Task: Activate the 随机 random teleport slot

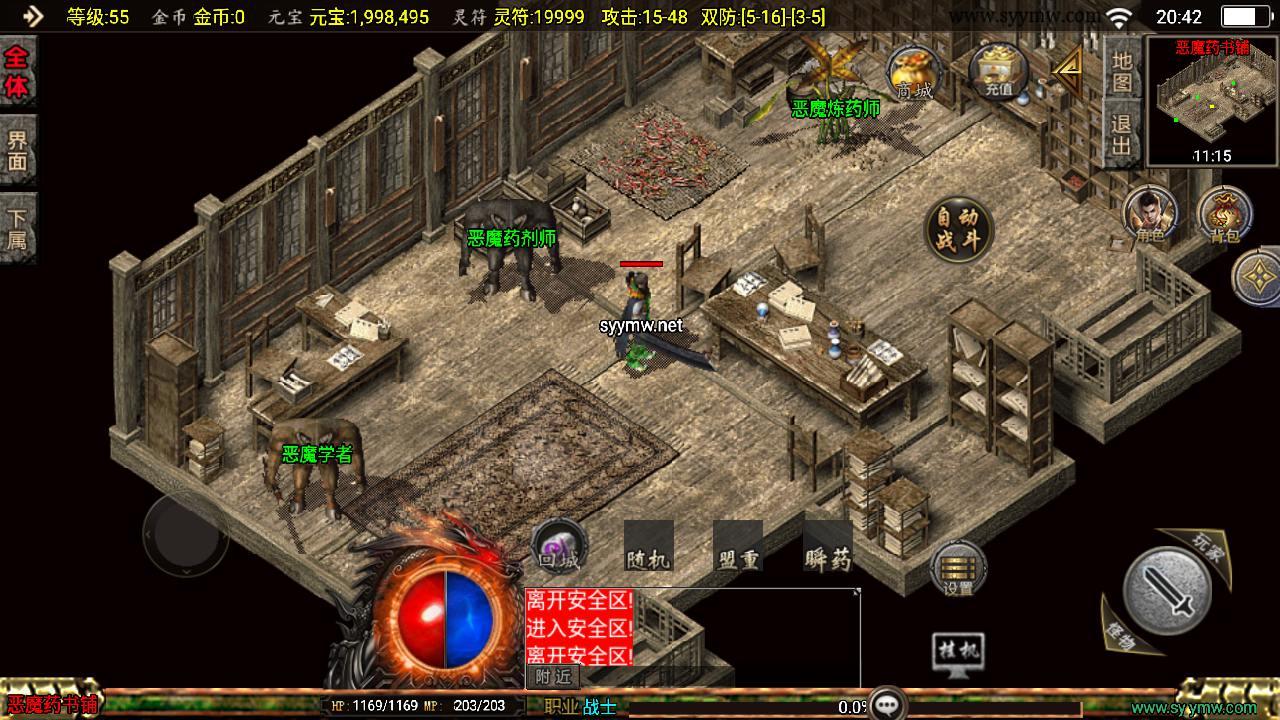Action: [x=647, y=547]
